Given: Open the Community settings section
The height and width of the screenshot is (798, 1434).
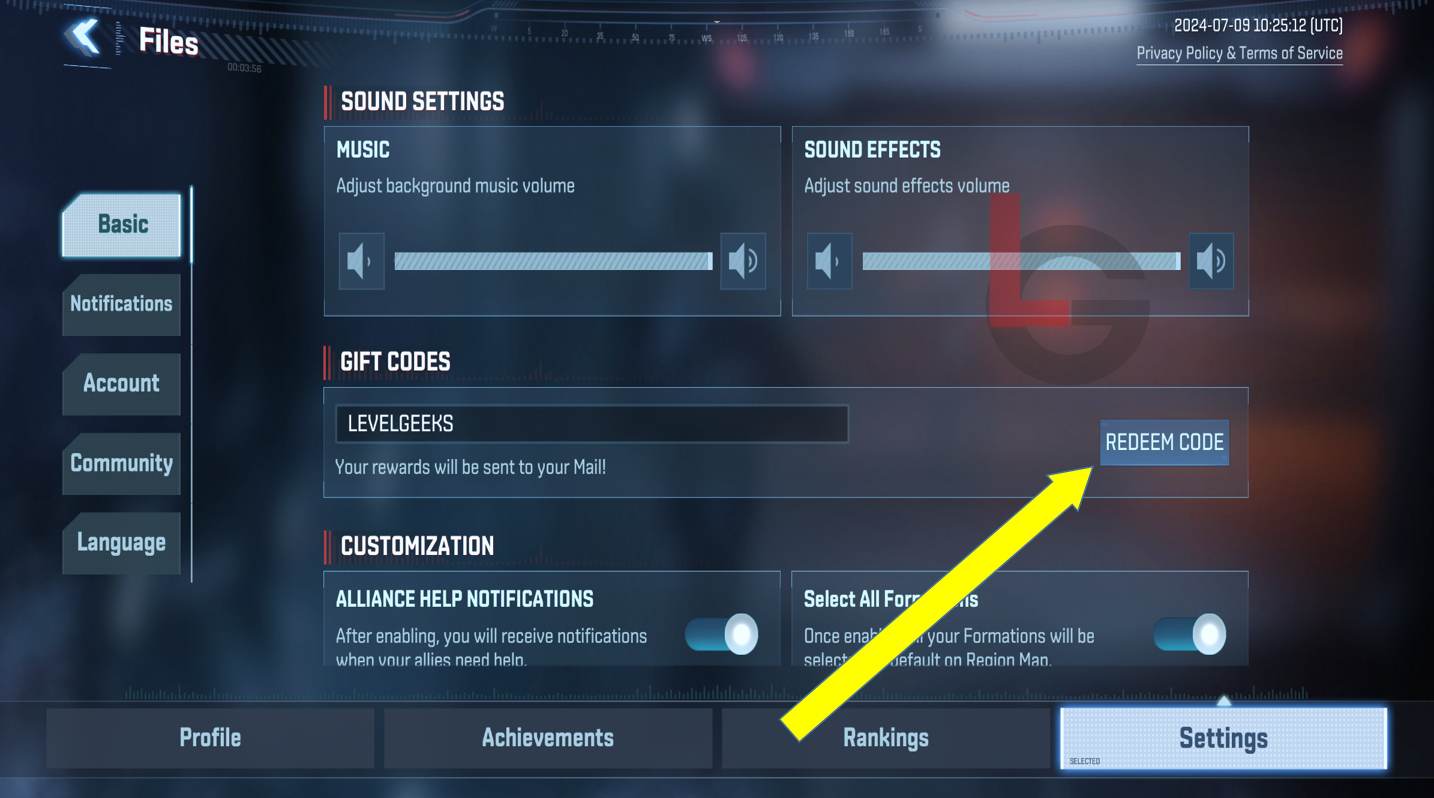Looking at the screenshot, I should (120, 463).
